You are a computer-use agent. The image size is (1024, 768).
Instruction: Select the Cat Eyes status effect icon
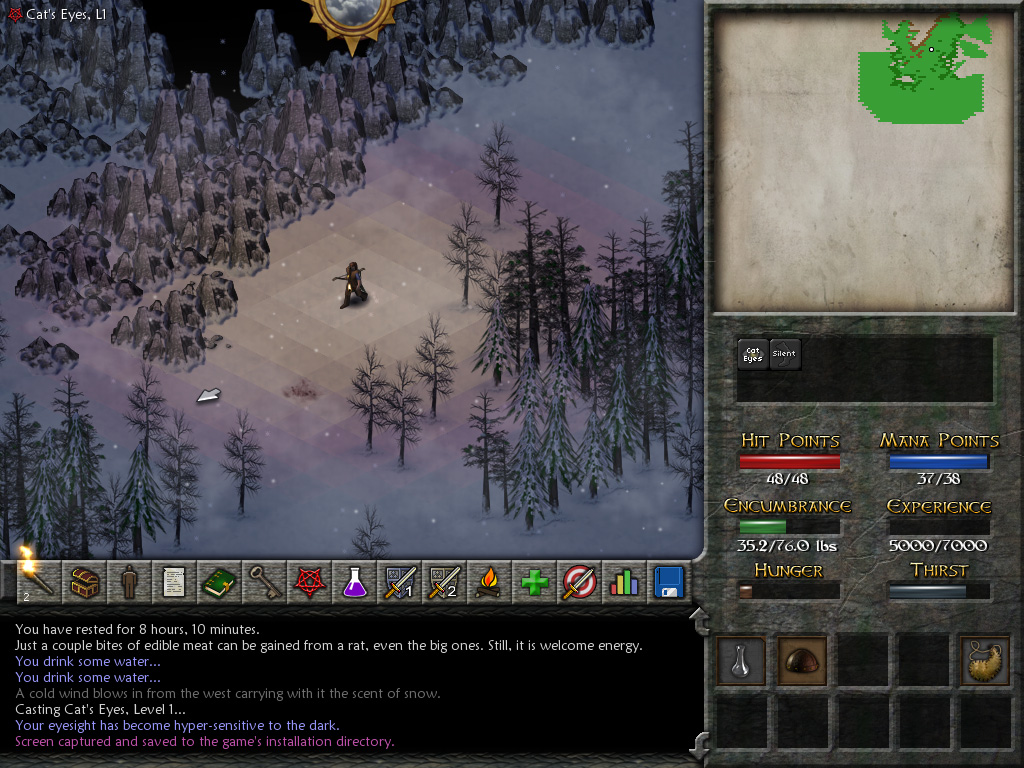[753, 354]
